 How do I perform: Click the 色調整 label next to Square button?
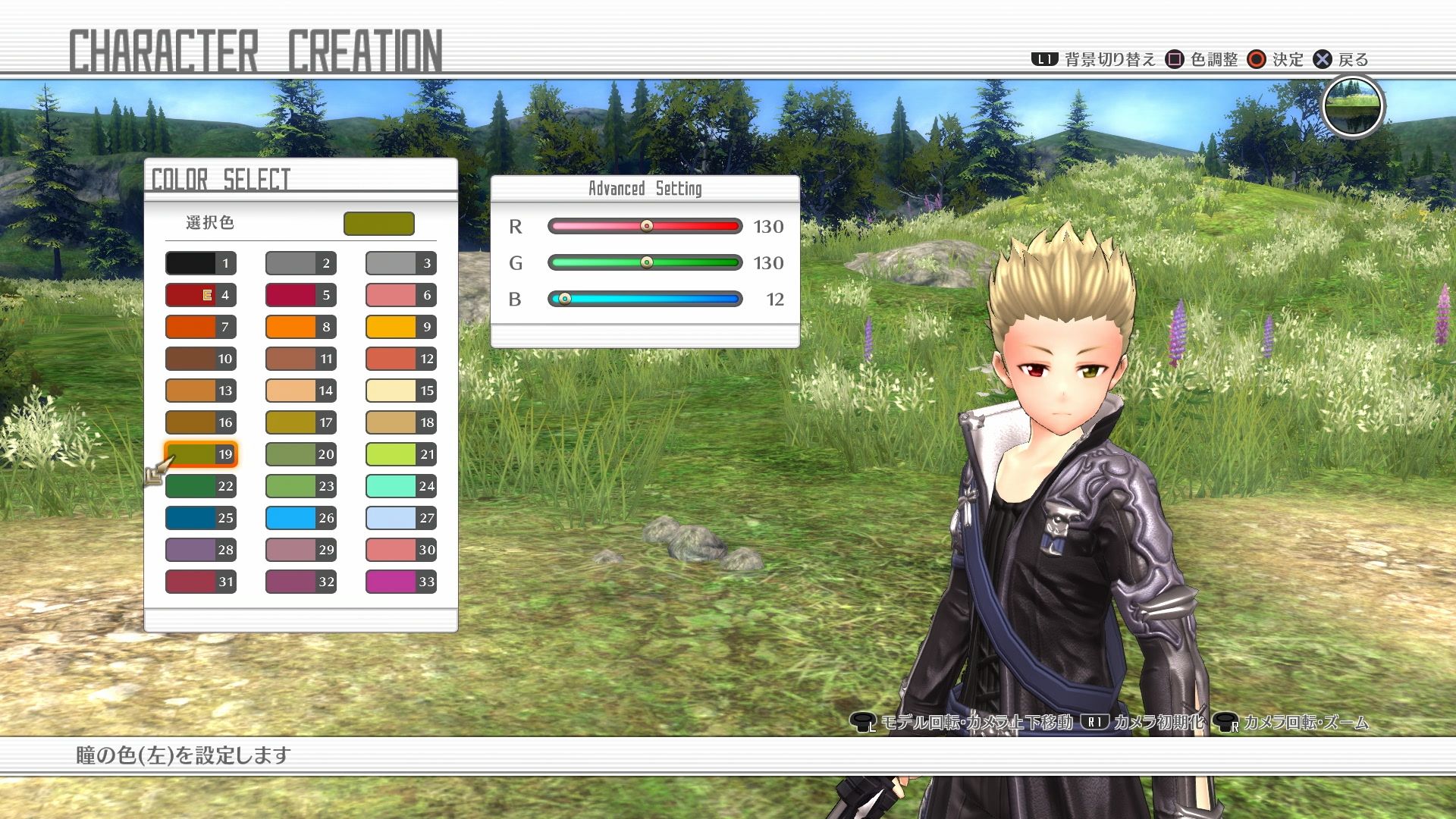1213,59
